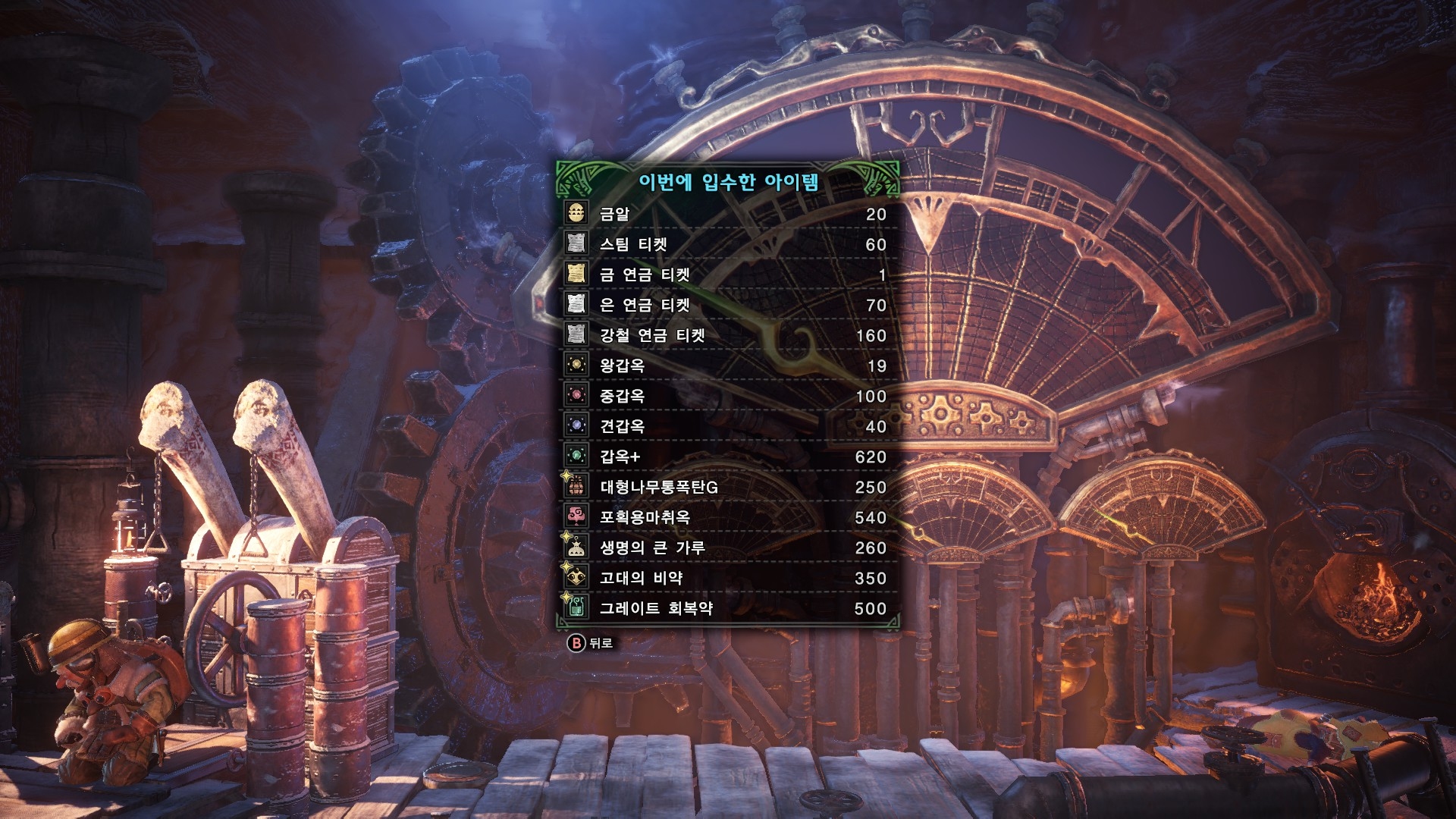Click the 견갑옥 item row
This screenshot has width=1456, height=819.
point(726,426)
